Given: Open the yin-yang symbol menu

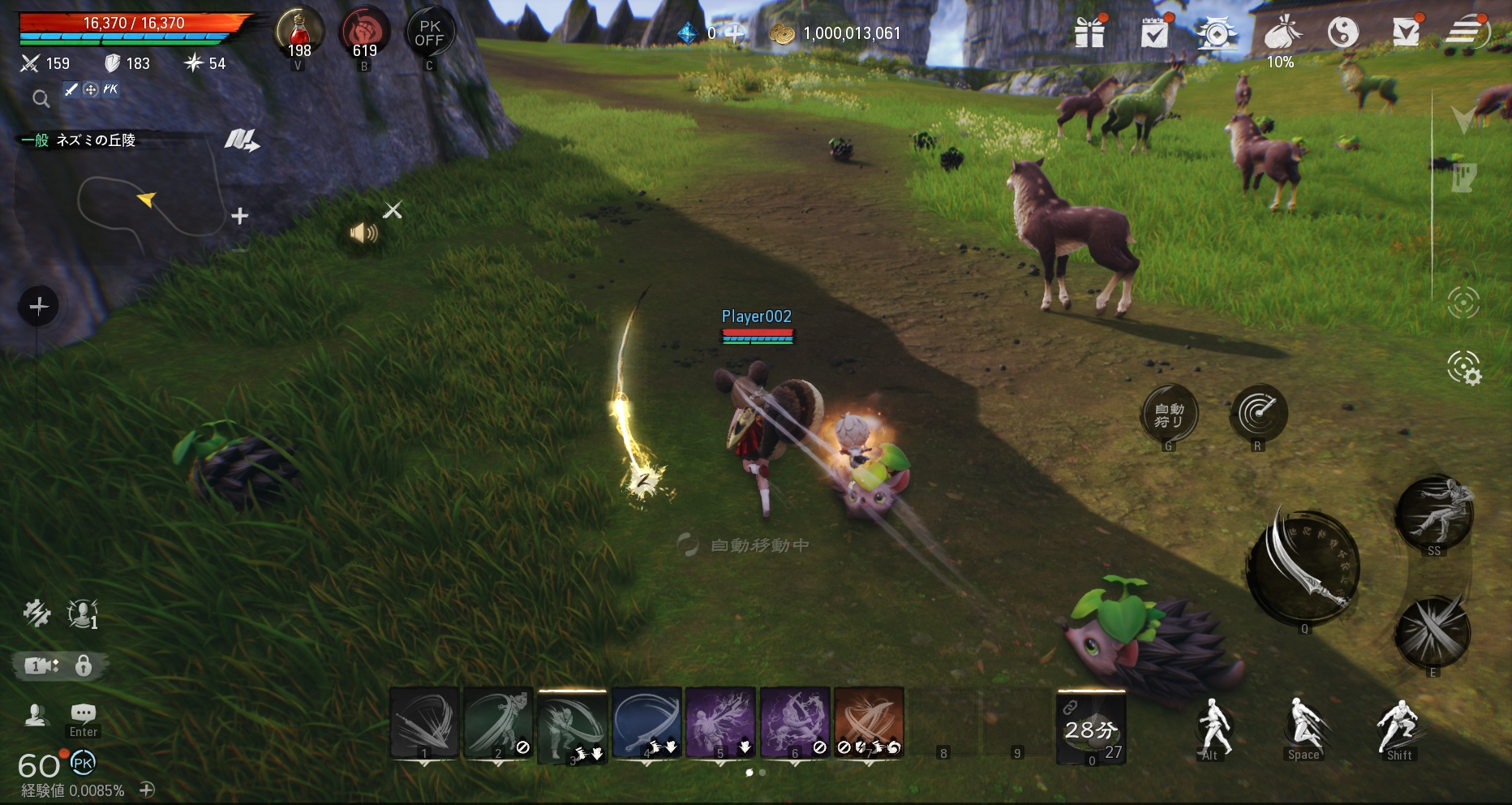Looking at the screenshot, I should [1342, 33].
